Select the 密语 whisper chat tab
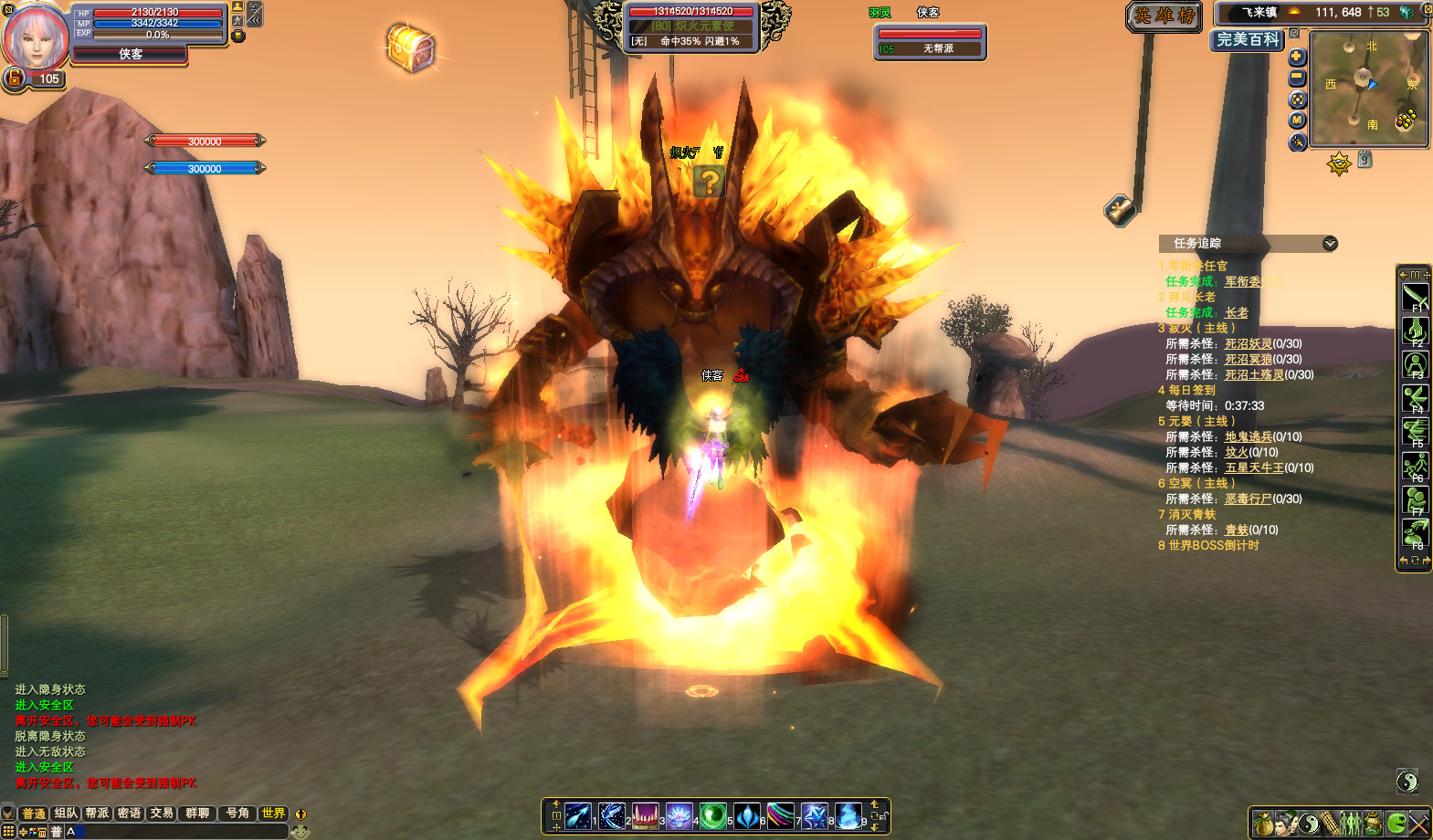 coord(129,814)
